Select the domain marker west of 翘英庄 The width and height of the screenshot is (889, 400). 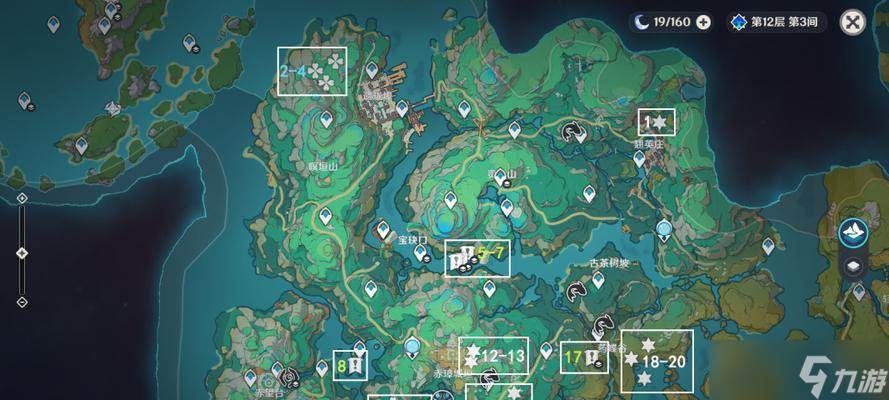pos(573,131)
